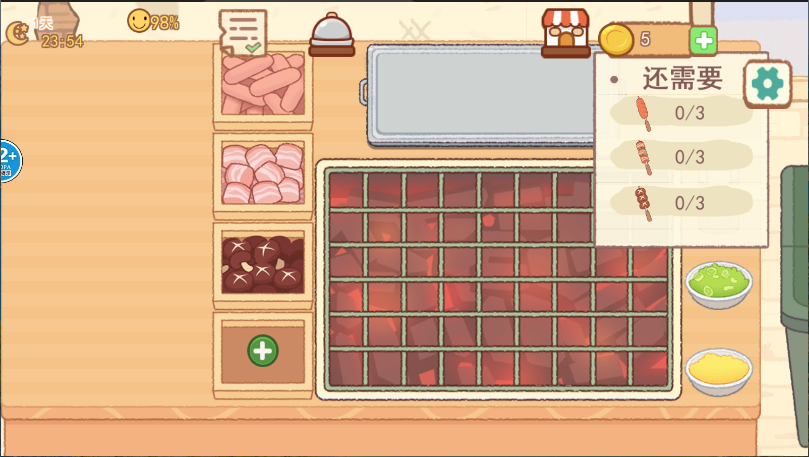Select the sausage ingredient tray

263,83
